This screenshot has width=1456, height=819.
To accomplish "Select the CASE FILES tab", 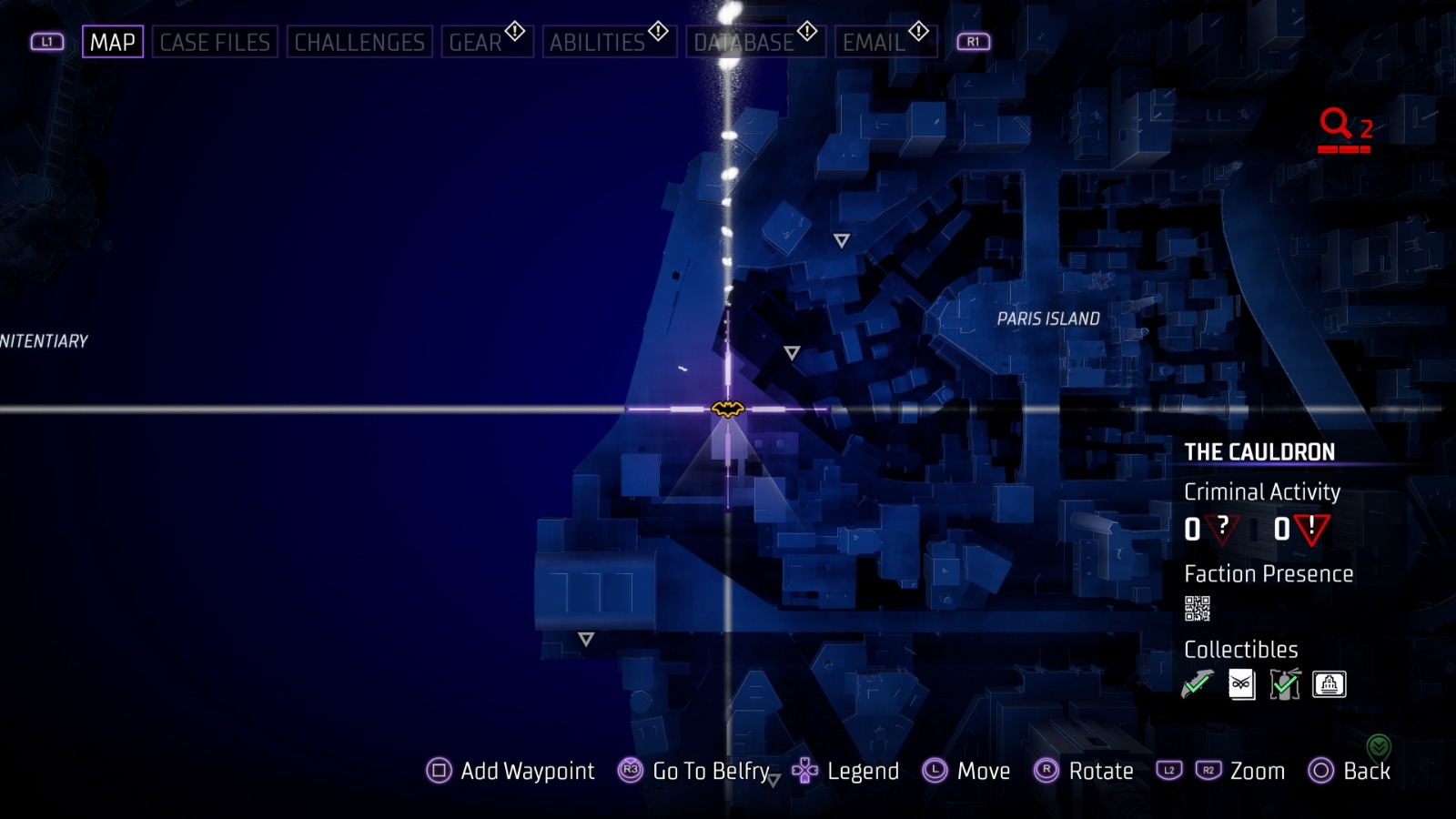I will click(x=216, y=41).
